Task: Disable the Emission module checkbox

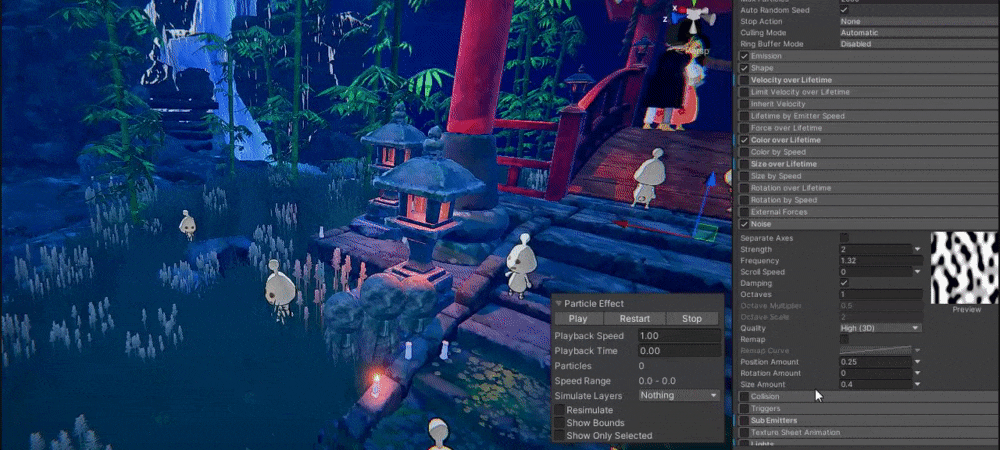Action: click(x=744, y=56)
